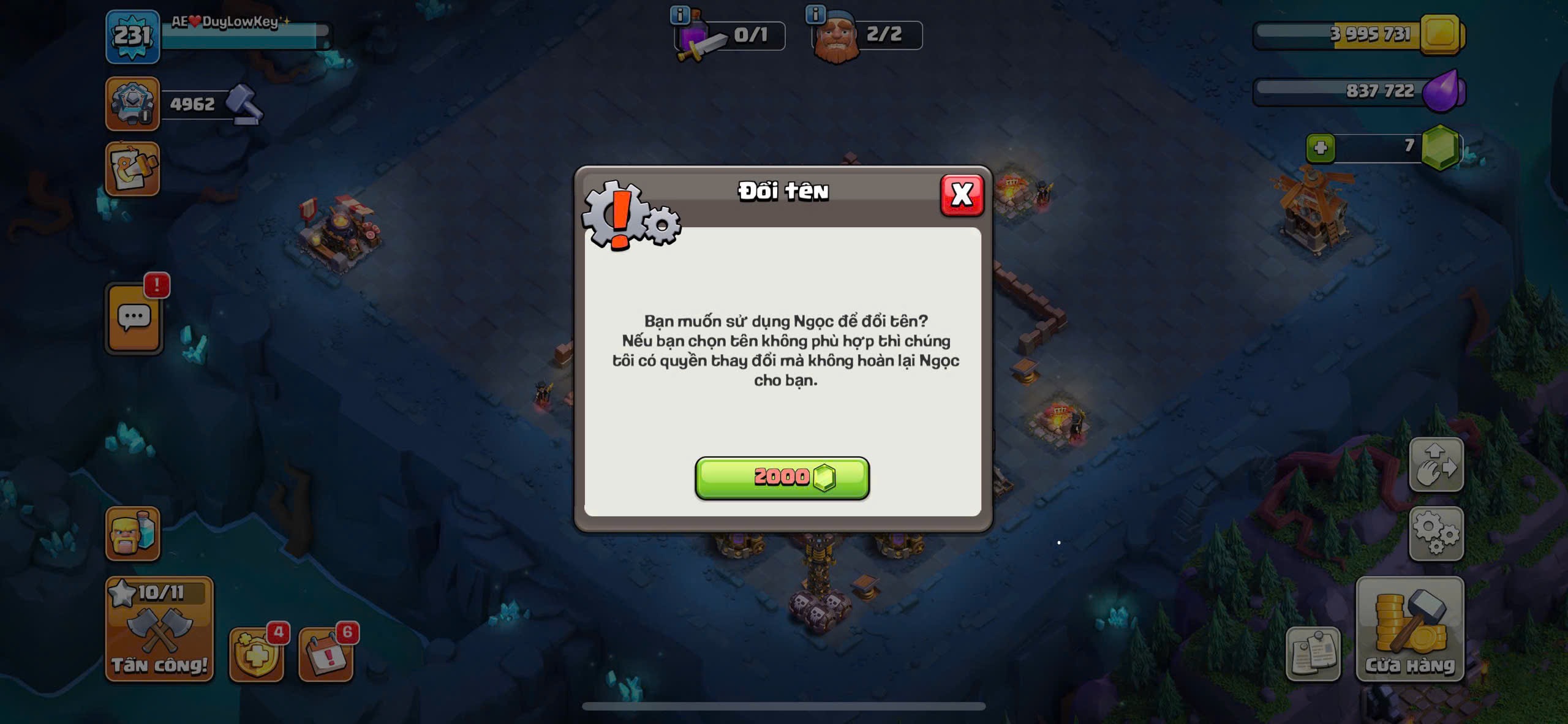Open the Cửa hàng shop
Viewport: 1568px width, 724px height.
(x=1409, y=629)
